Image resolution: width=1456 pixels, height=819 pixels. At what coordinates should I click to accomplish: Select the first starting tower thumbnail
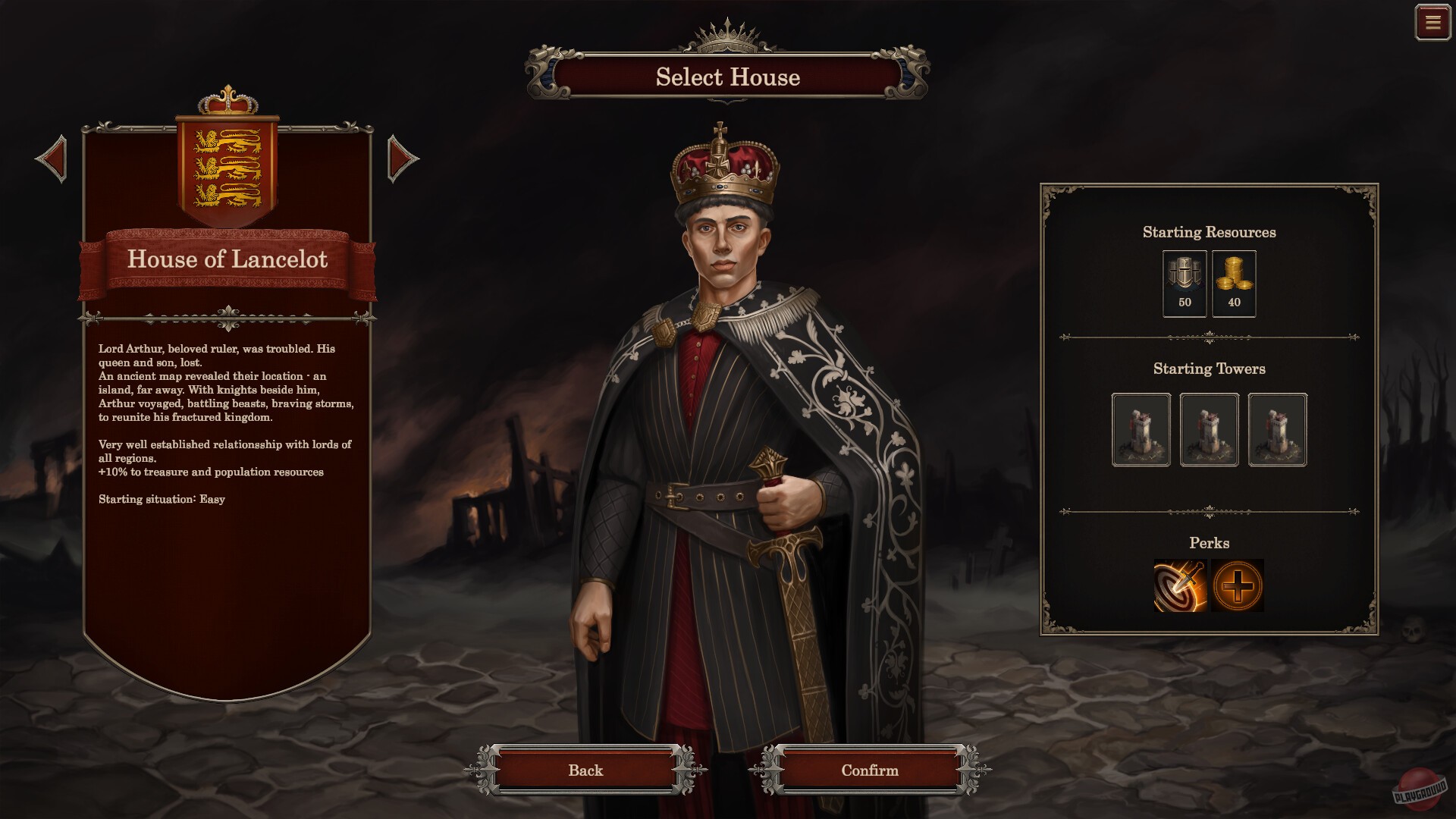coord(1141,430)
